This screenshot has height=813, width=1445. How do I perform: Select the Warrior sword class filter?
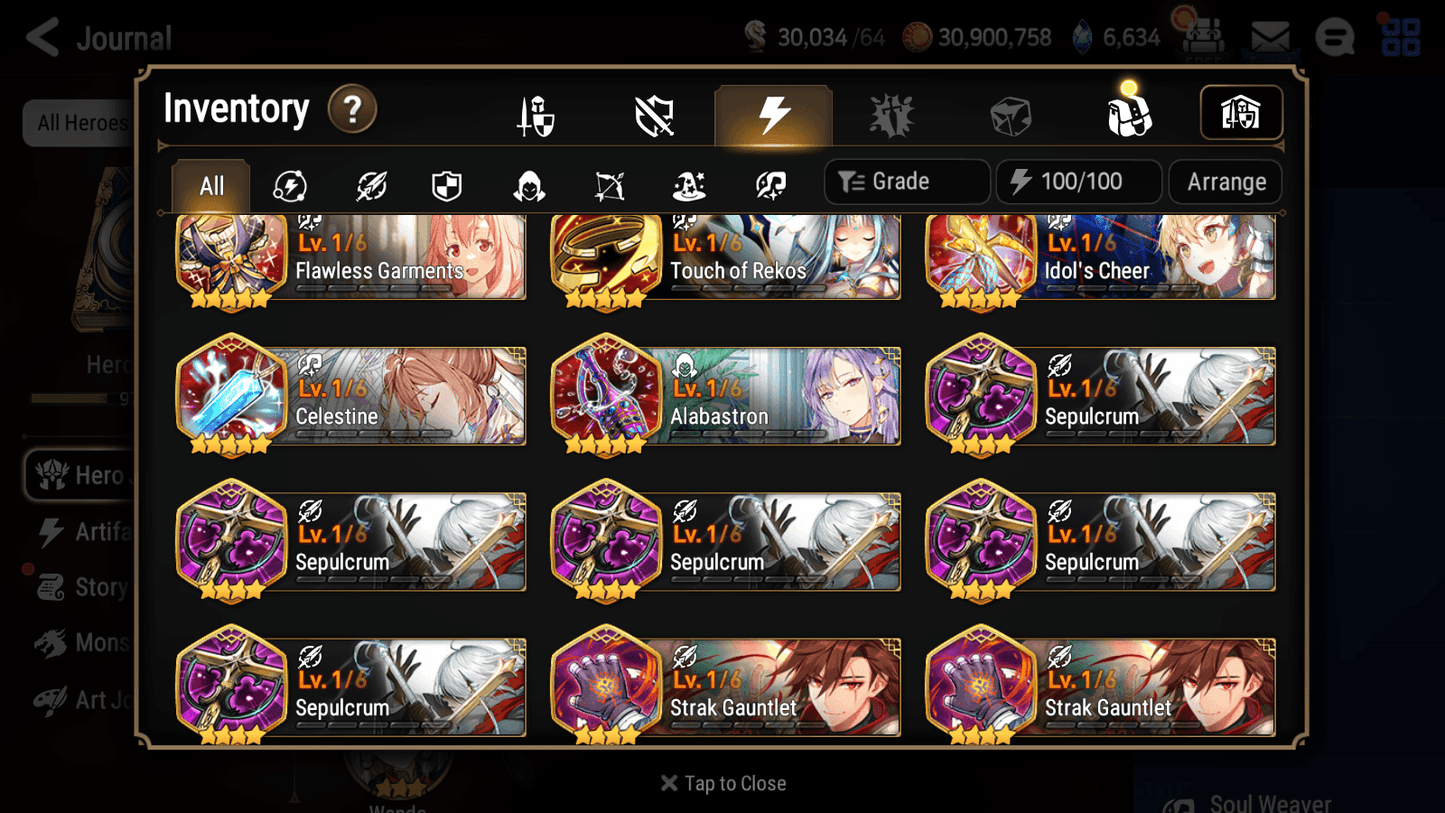[370, 185]
